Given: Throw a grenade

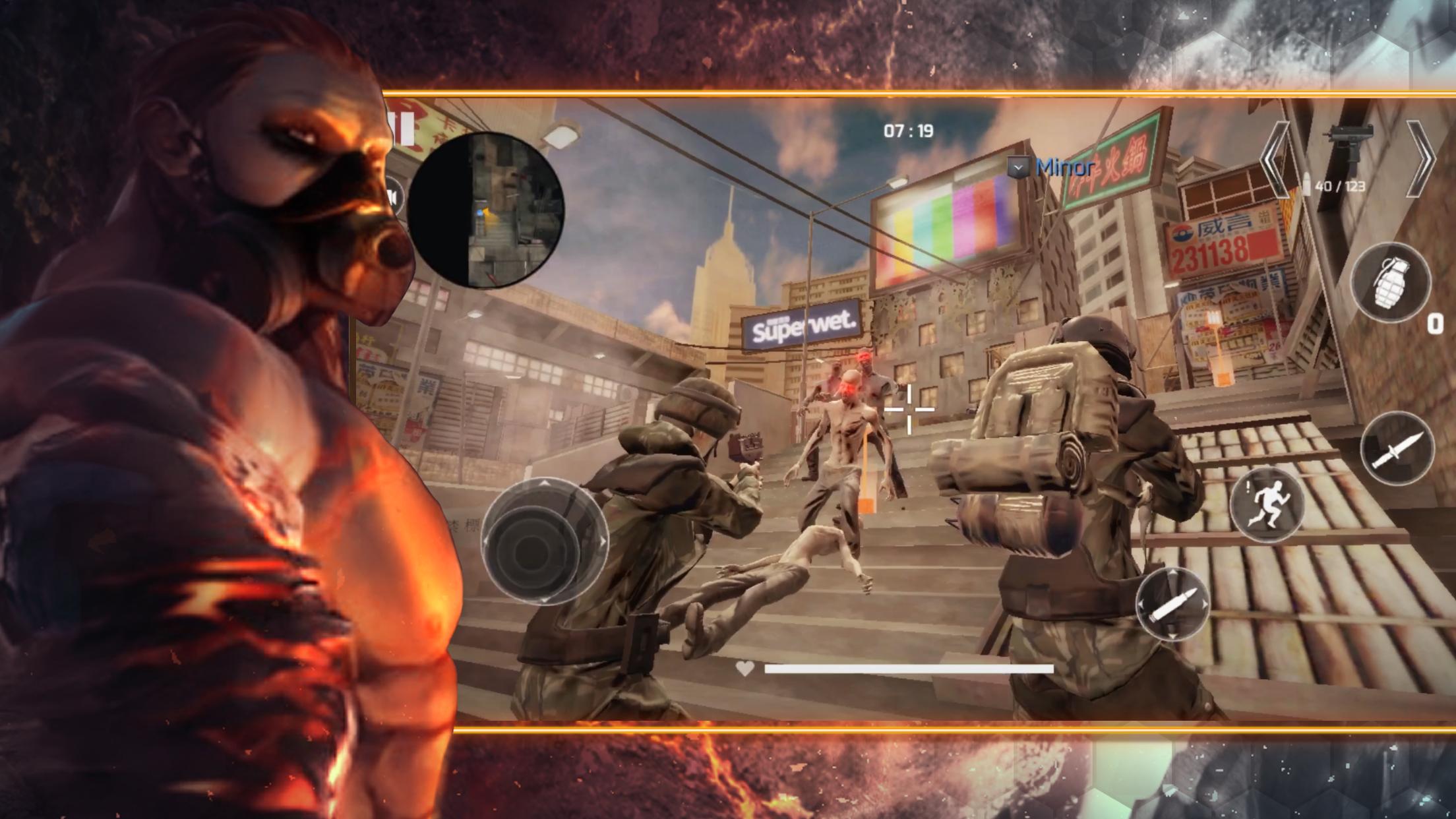Looking at the screenshot, I should click(x=1391, y=282).
